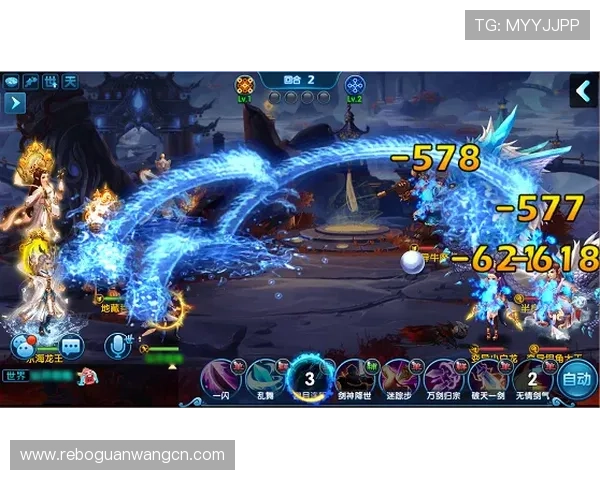Open the chat speech bubble button
600x480 pixels.
(x=22, y=347)
